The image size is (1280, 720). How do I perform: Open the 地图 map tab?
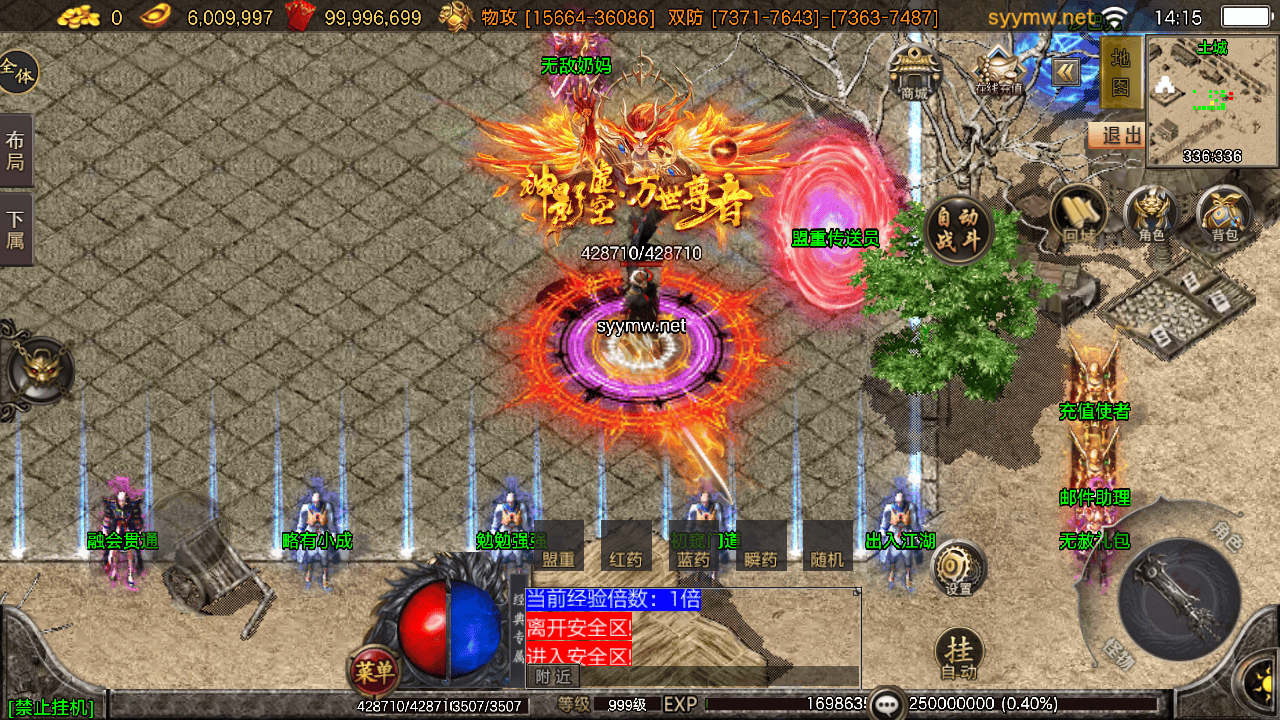tap(1121, 73)
